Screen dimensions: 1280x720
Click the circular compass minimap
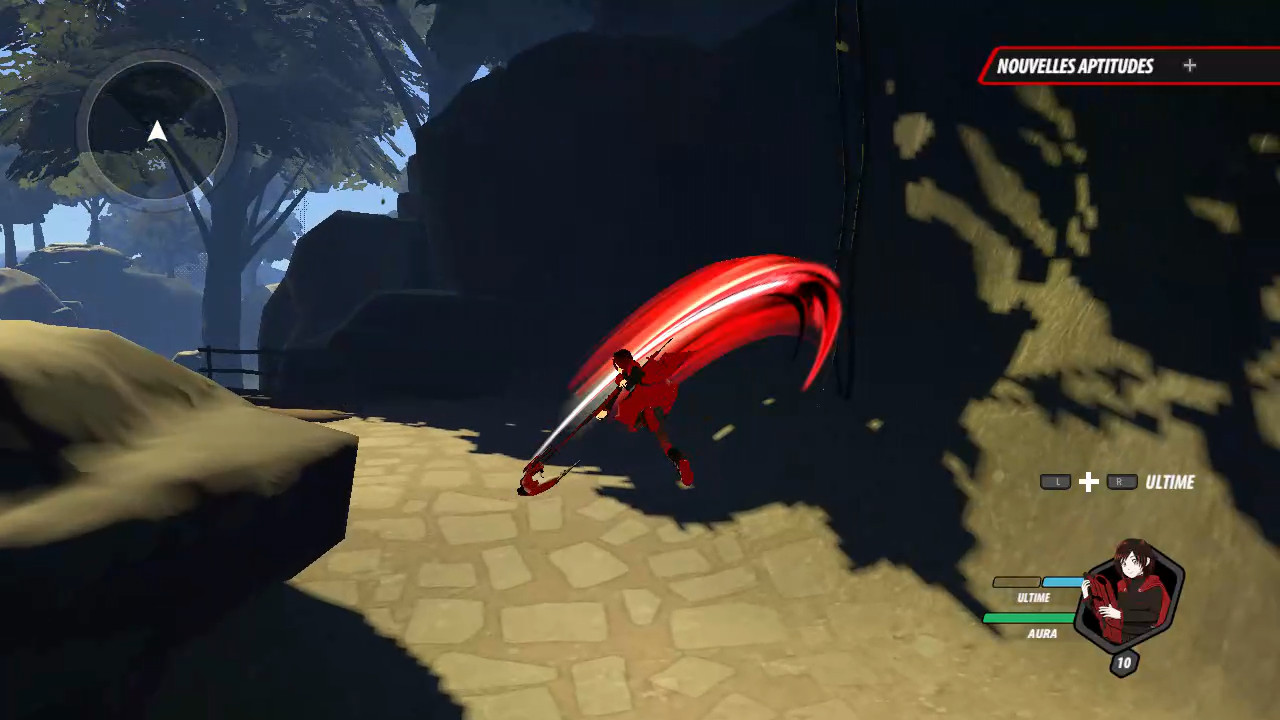[157, 130]
